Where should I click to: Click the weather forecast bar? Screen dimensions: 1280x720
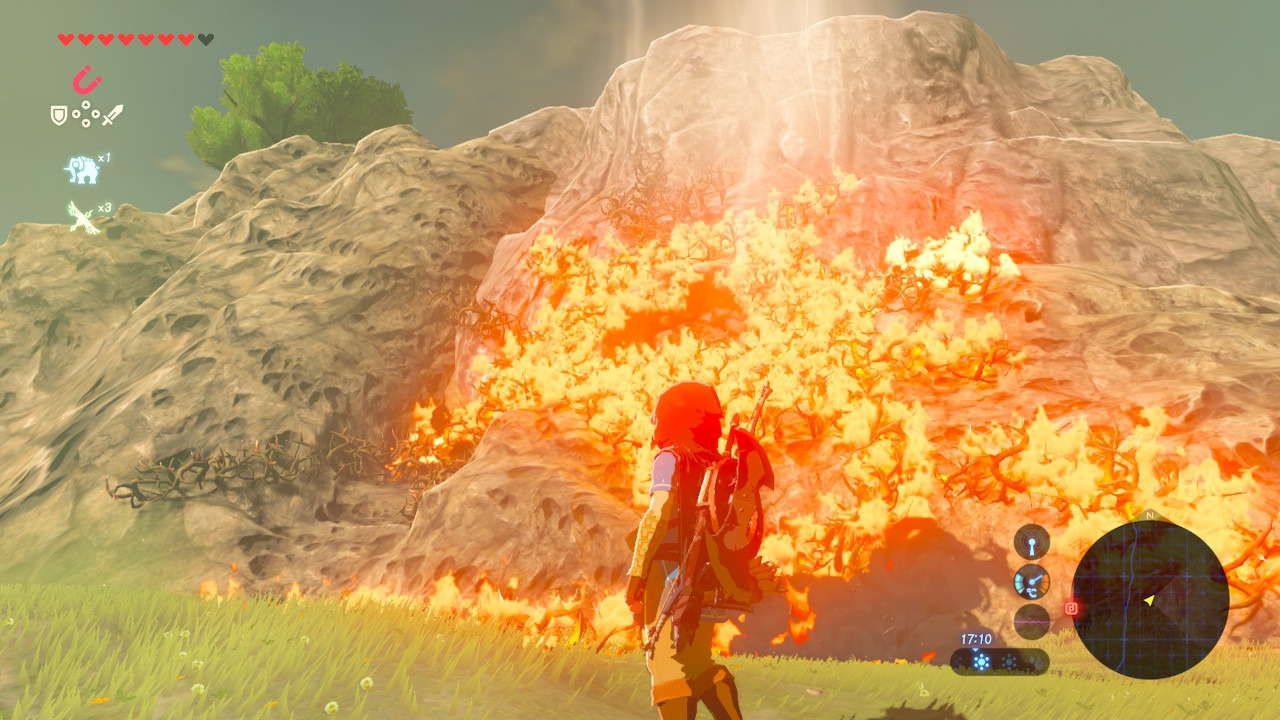[999, 661]
